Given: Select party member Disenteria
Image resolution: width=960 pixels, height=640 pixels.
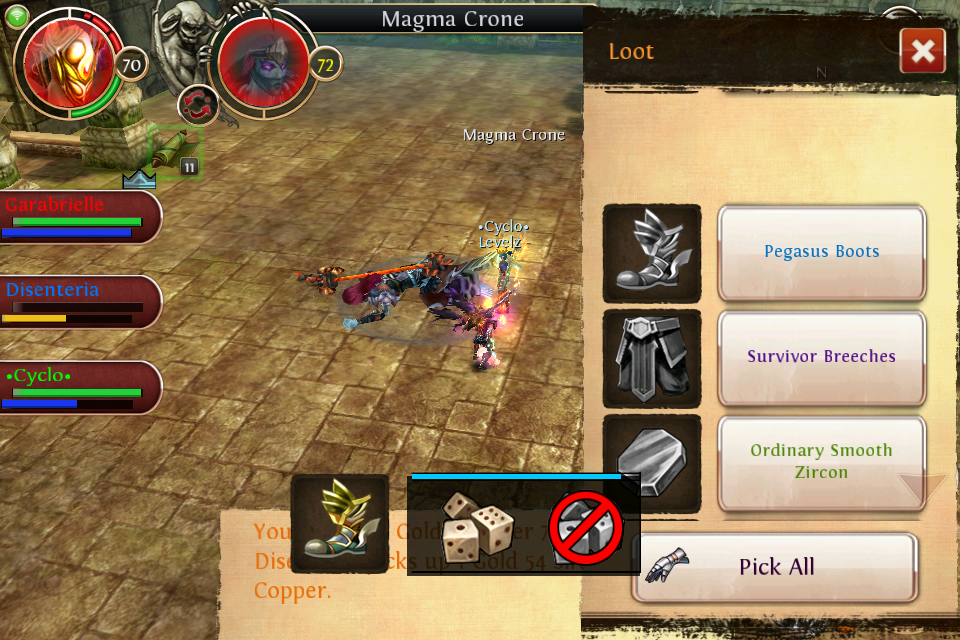Looking at the screenshot, I should click(x=78, y=303).
